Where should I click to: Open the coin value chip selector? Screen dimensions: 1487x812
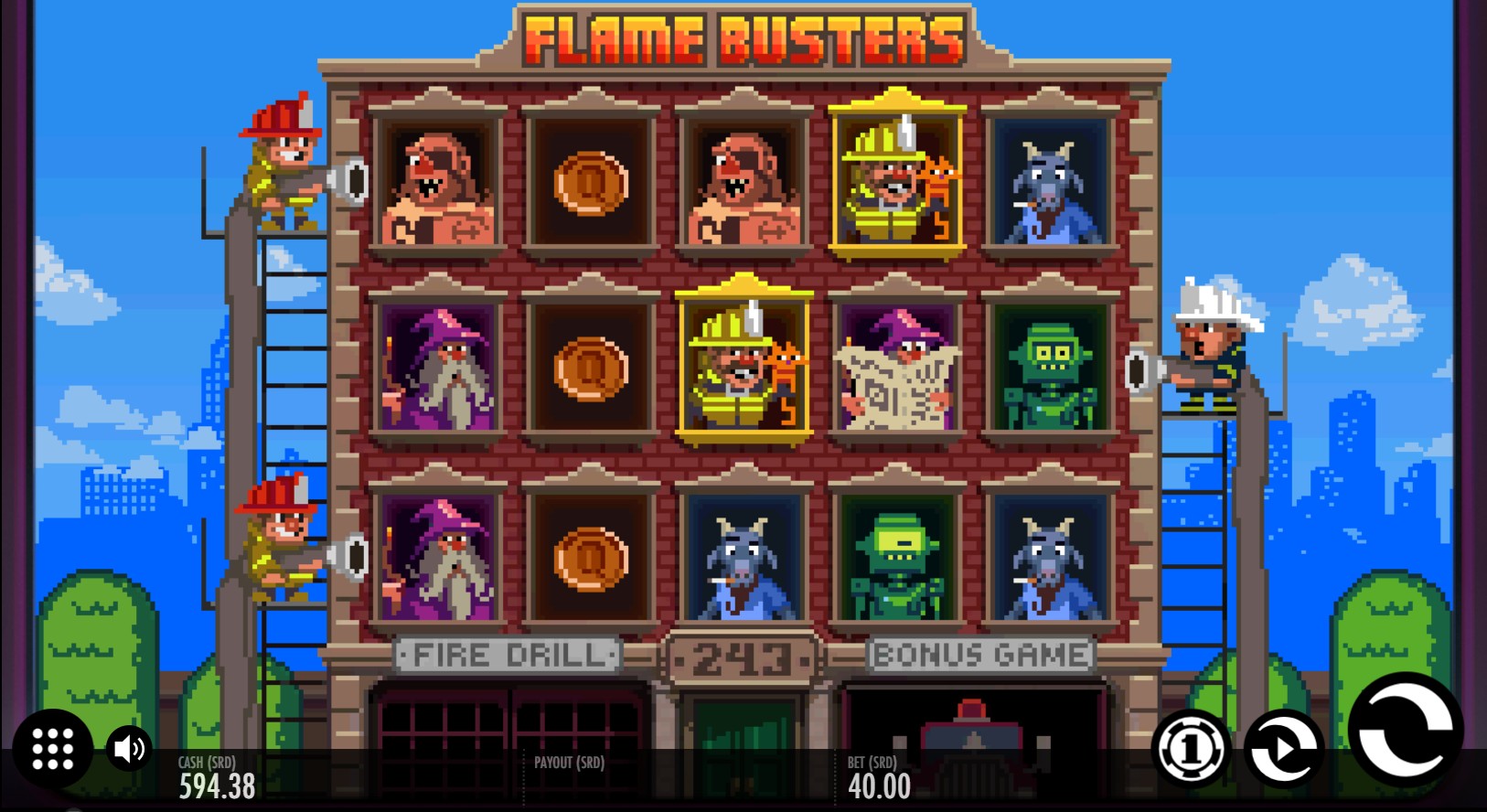point(1189,748)
